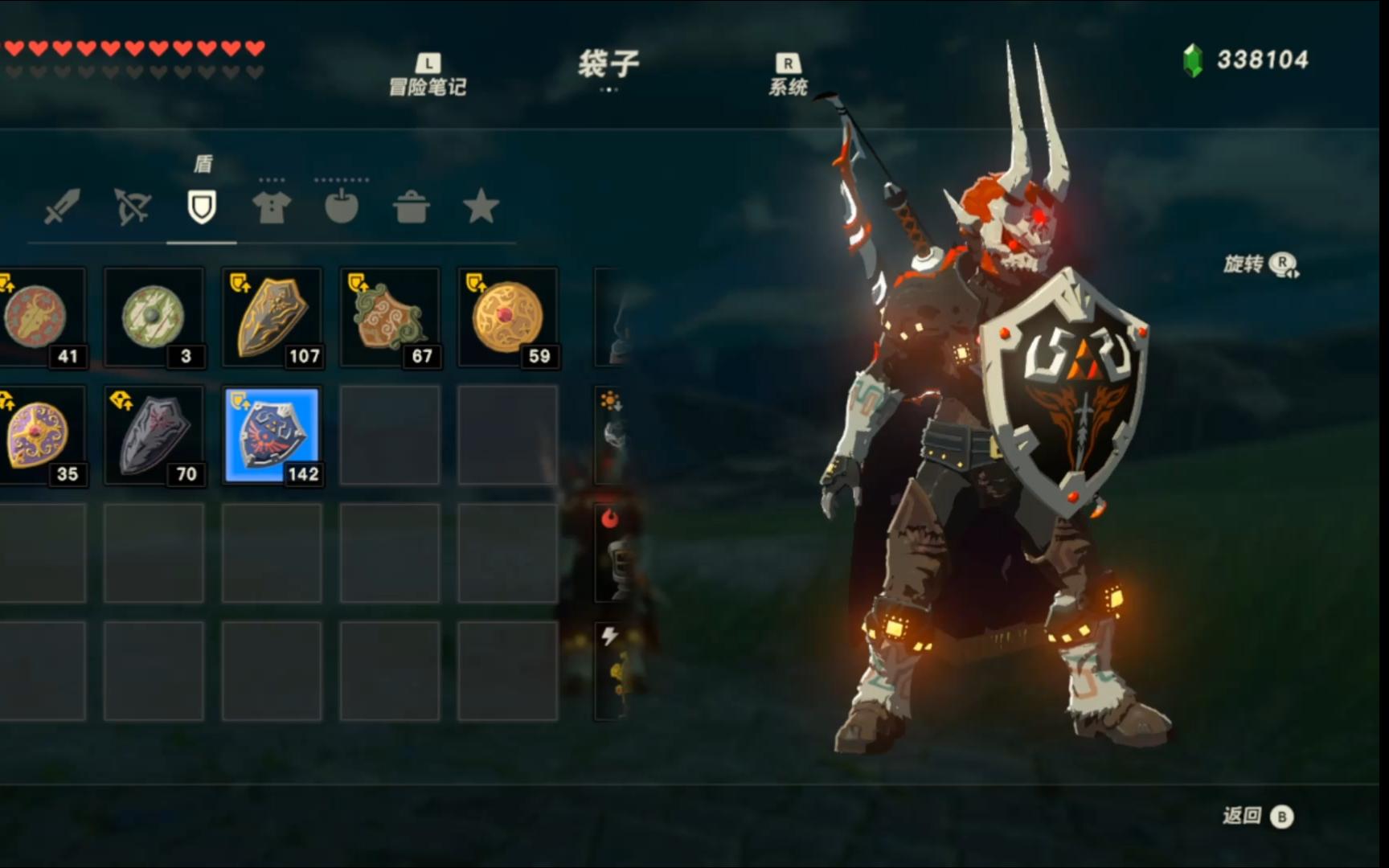Select the purple radiant shield with 35
Viewport: 1389px width, 868px height.
click(40, 435)
